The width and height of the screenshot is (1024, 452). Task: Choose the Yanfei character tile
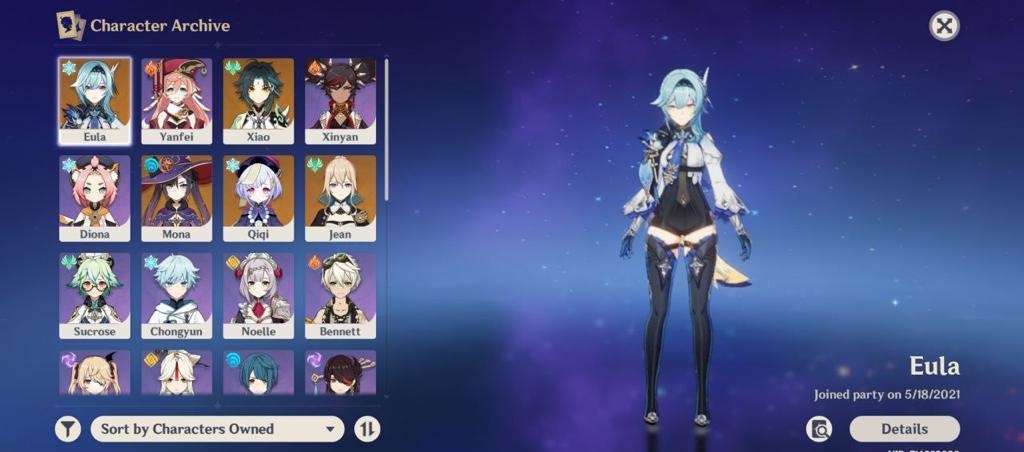coord(176,100)
